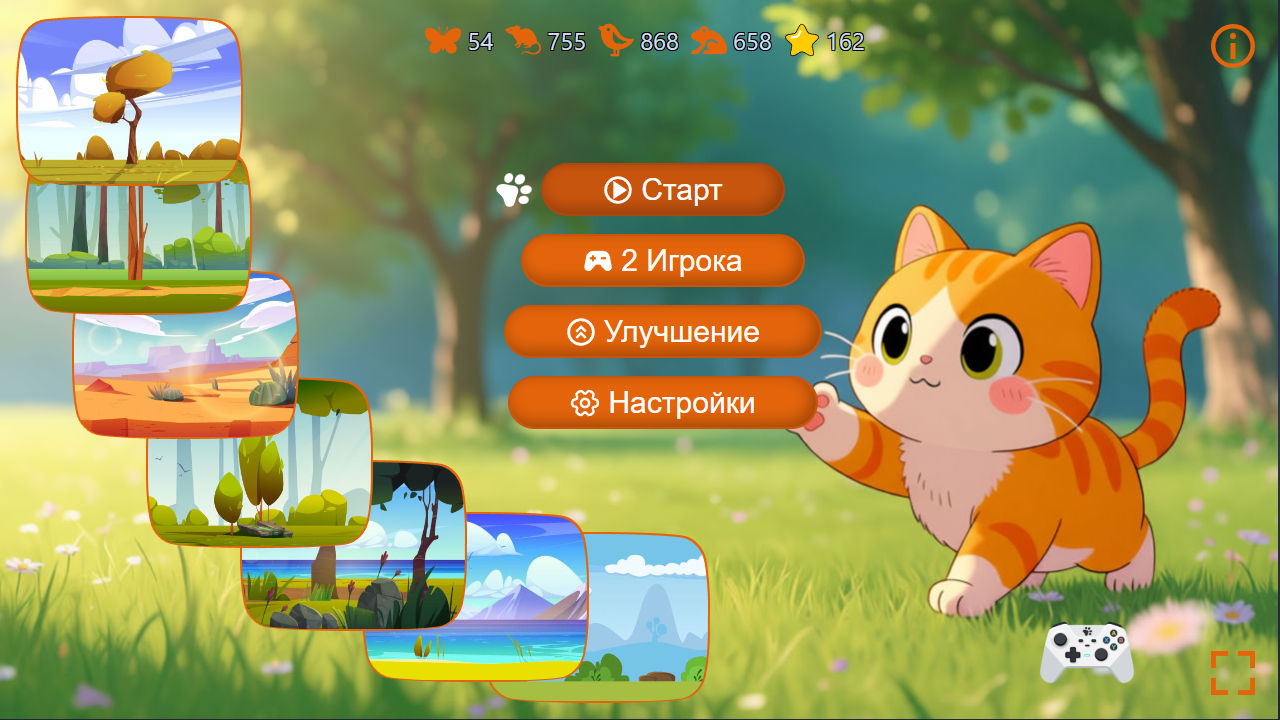Select the orange desert level thumbnail
The width and height of the screenshot is (1280, 720).
click(185, 355)
